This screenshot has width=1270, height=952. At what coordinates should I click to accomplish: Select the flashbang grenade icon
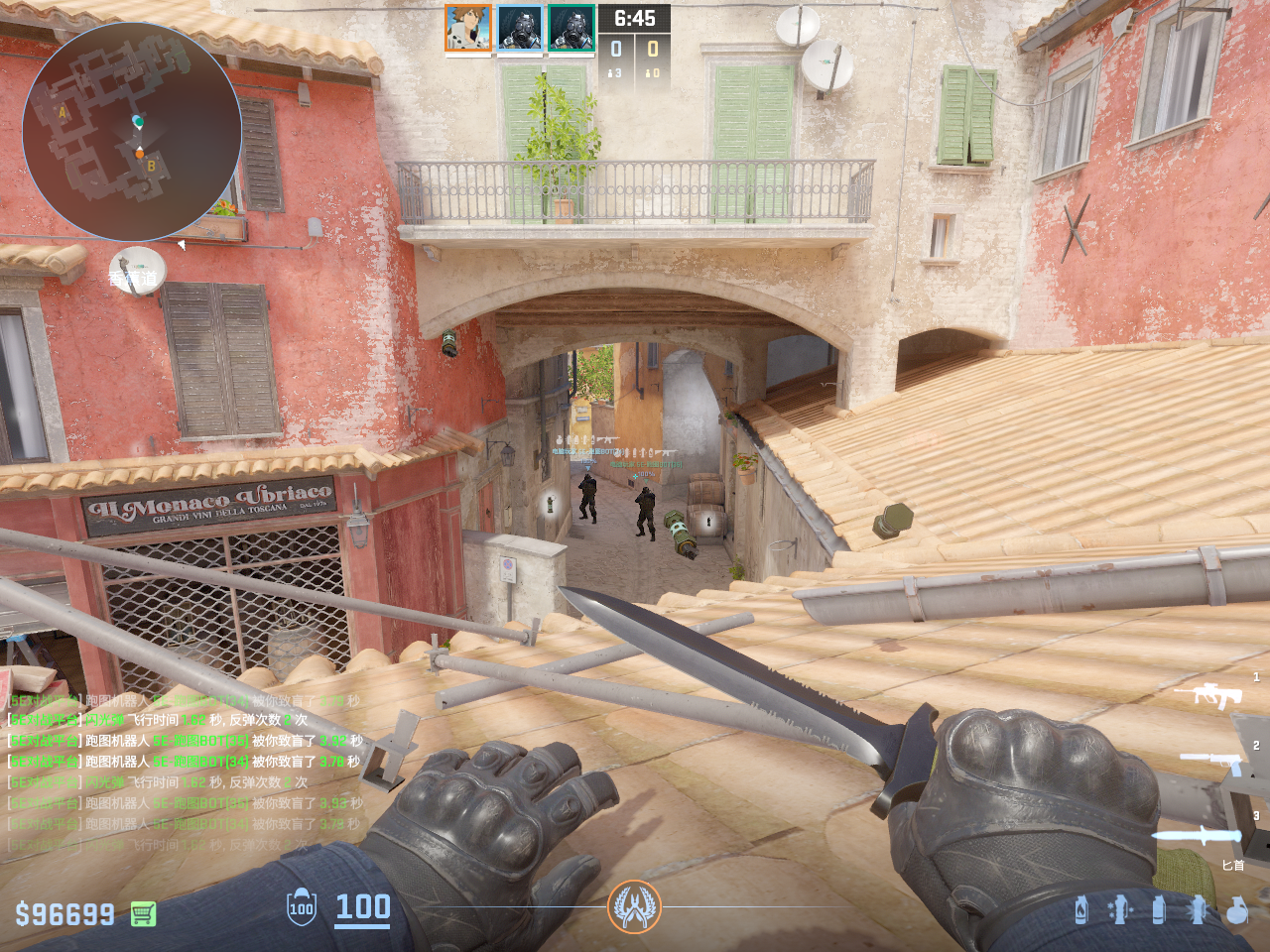coord(1198,909)
